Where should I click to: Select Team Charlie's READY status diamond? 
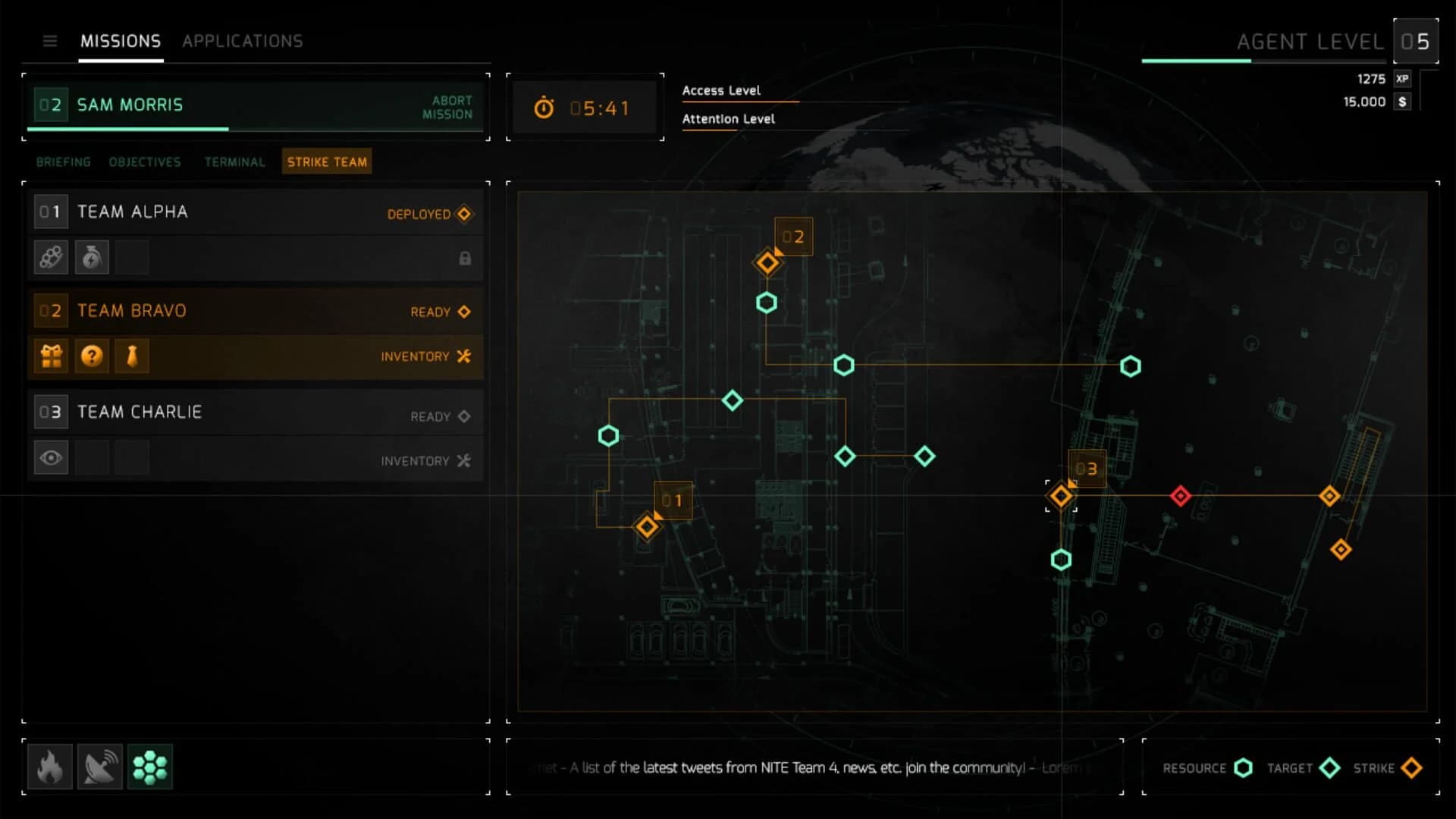coord(463,416)
